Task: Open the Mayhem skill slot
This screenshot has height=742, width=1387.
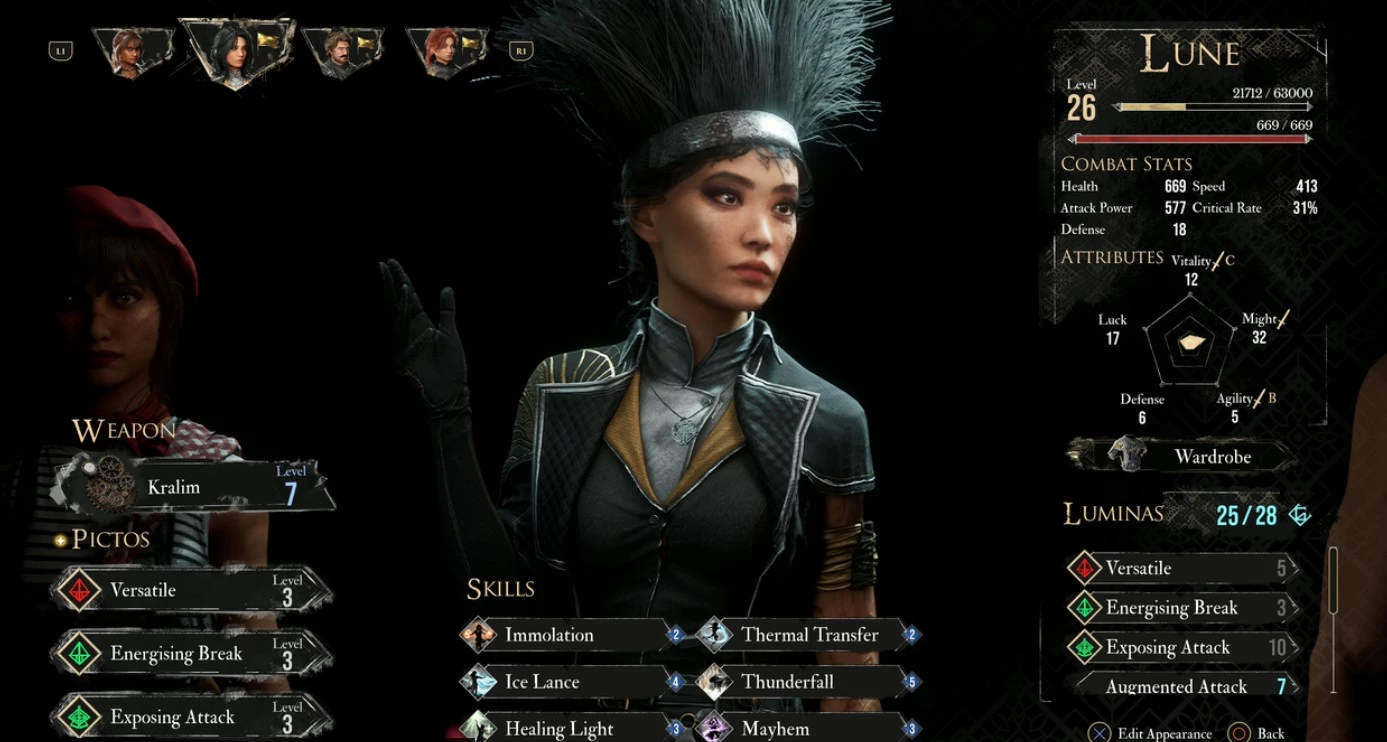Action: pyautogui.click(x=807, y=728)
